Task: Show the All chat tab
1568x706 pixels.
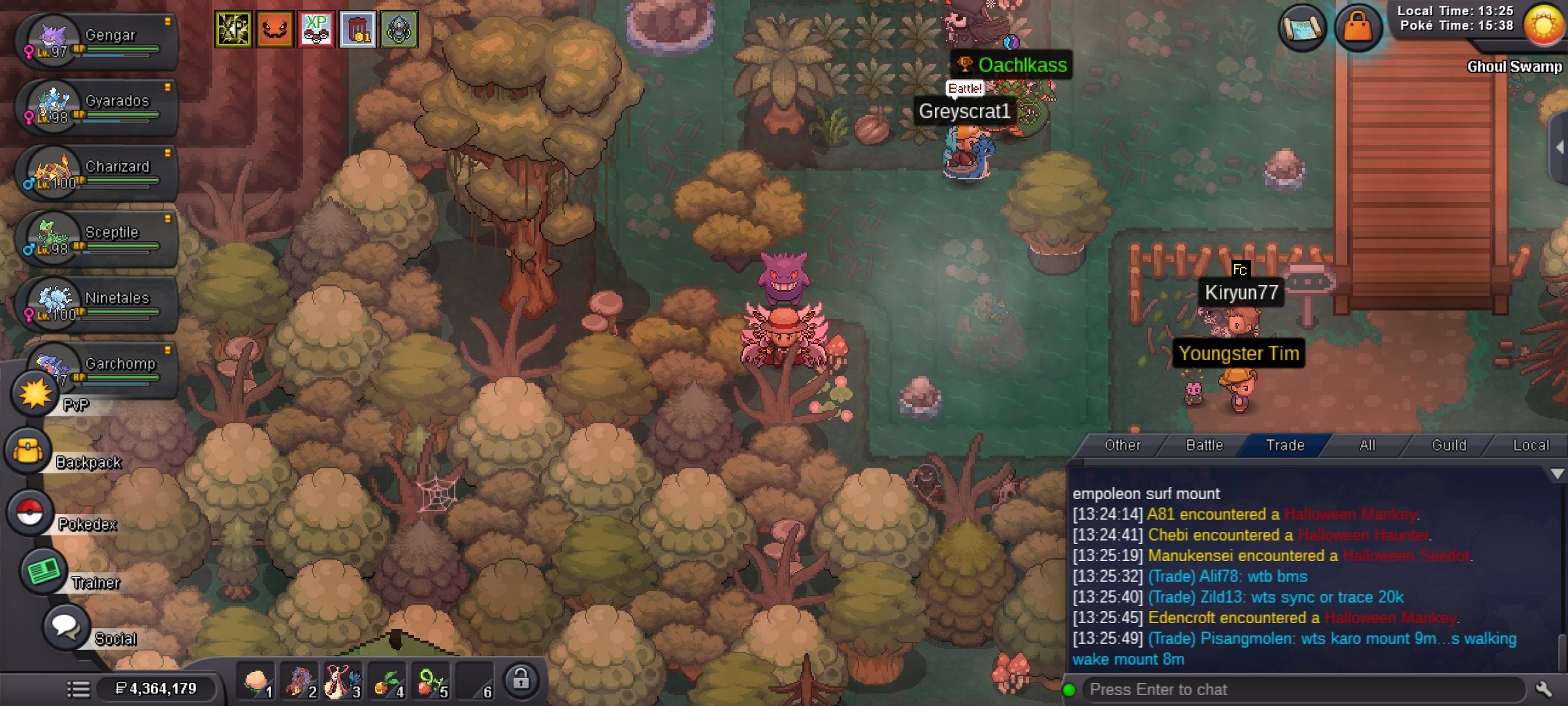Action: [1367, 445]
